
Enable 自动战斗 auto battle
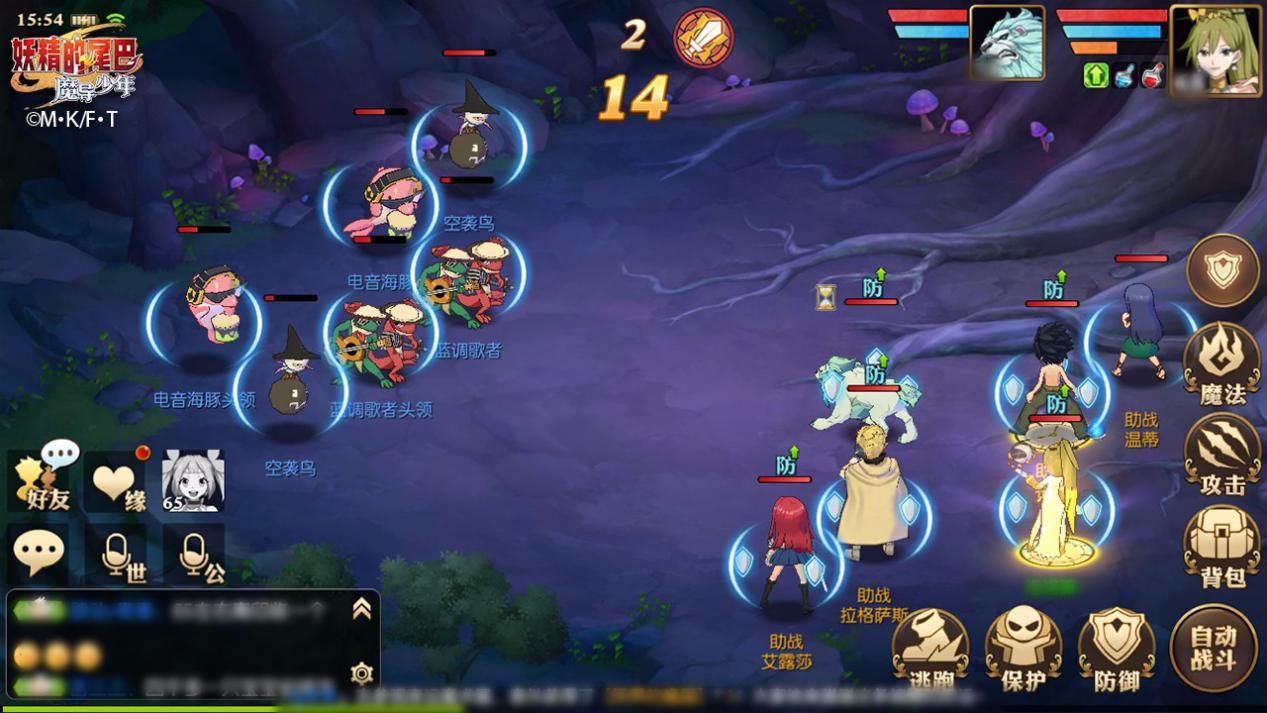point(1213,648)
